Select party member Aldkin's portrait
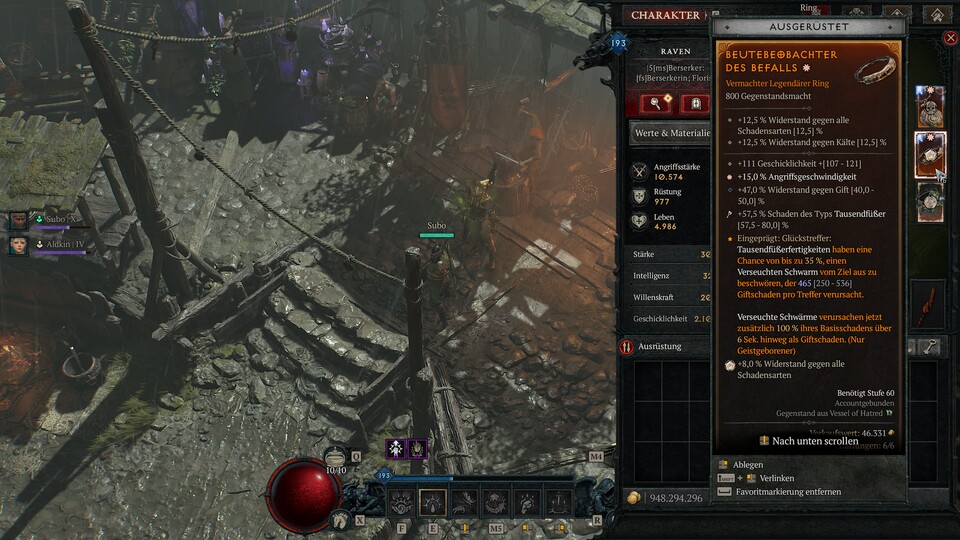The height and width of the screenshot is (540, 960). pos(20,243)
